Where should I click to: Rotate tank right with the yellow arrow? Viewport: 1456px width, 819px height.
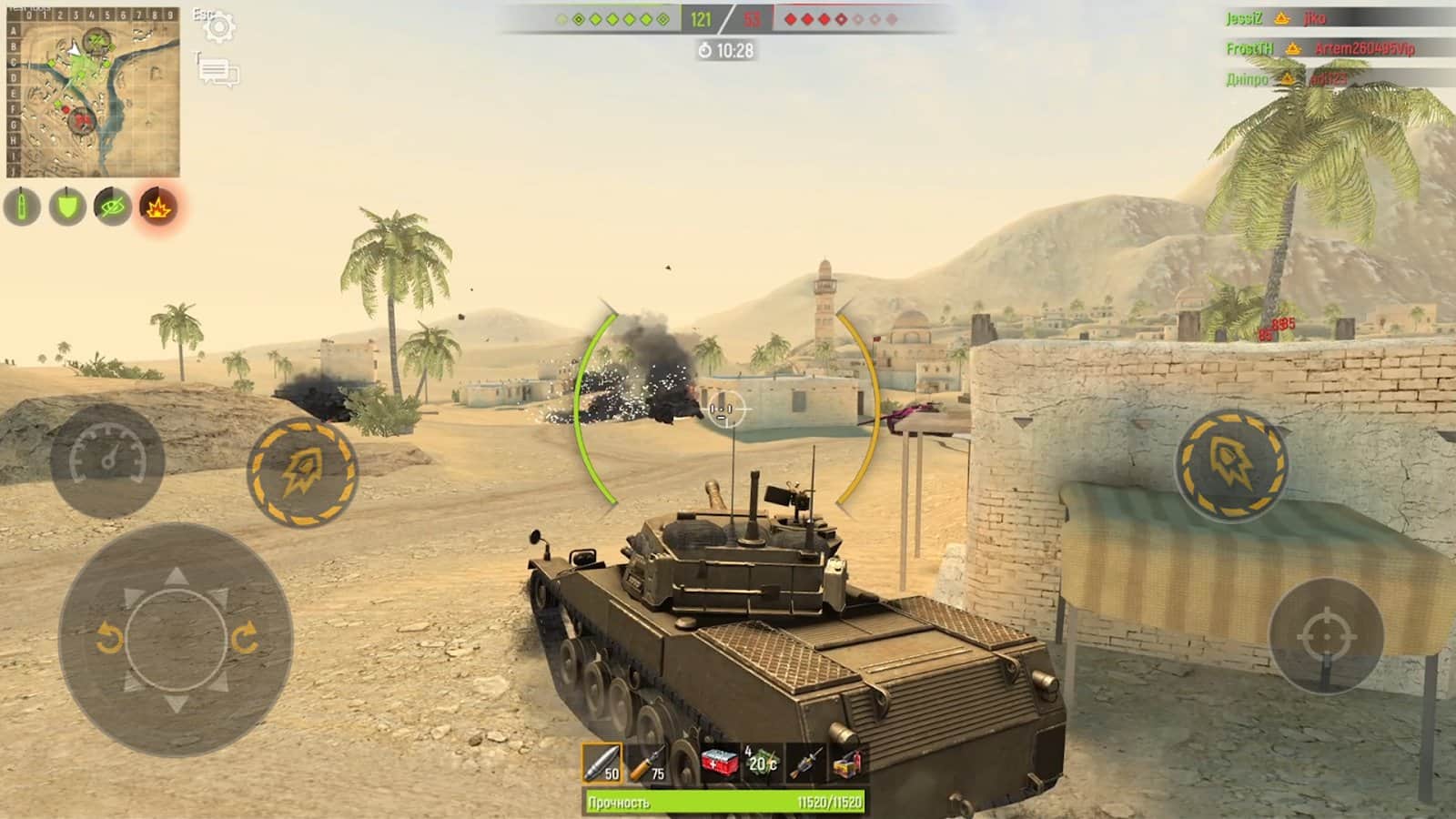click(244, 640)
